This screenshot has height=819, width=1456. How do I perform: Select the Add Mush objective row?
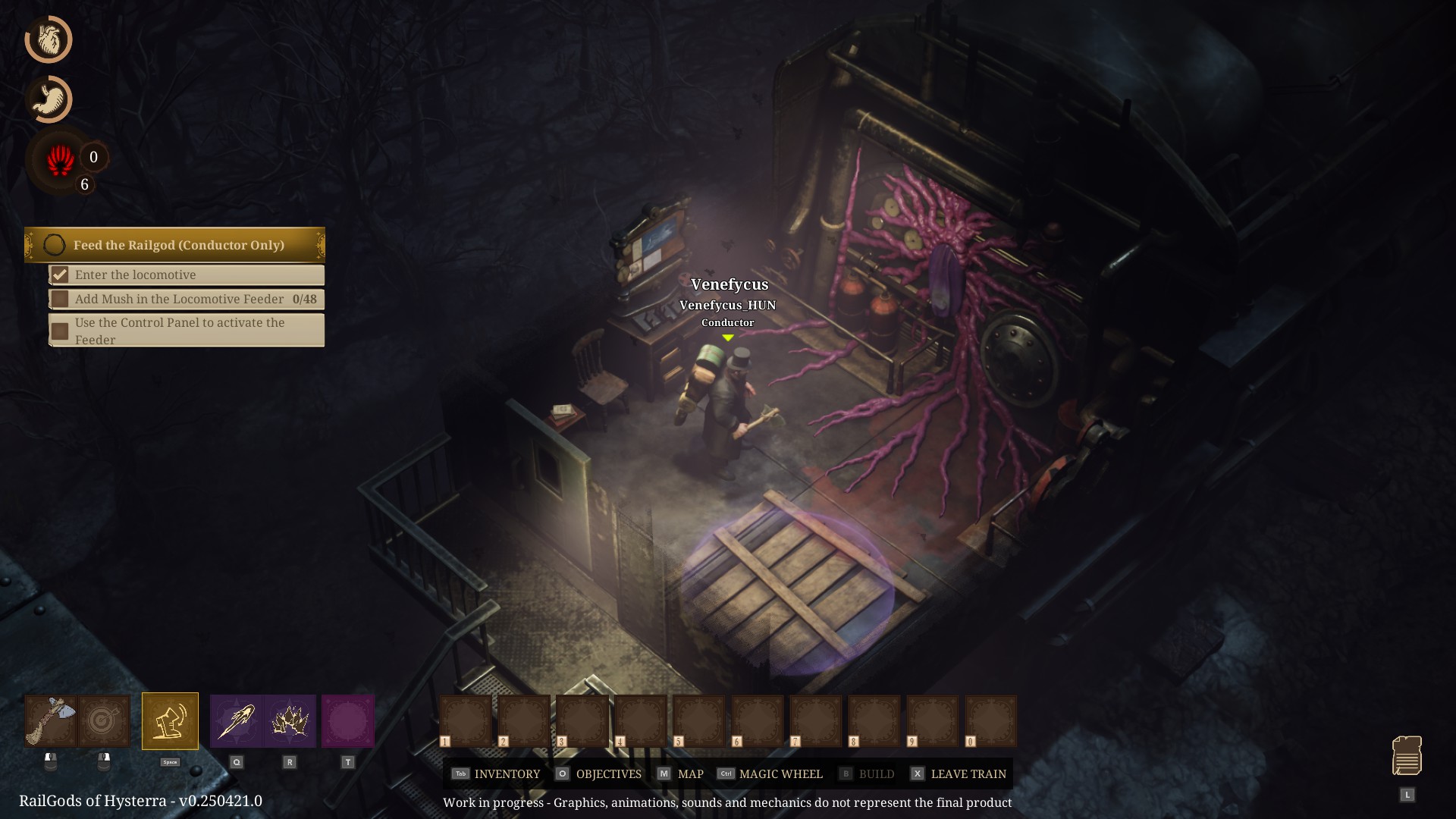(x=187, y=299)
